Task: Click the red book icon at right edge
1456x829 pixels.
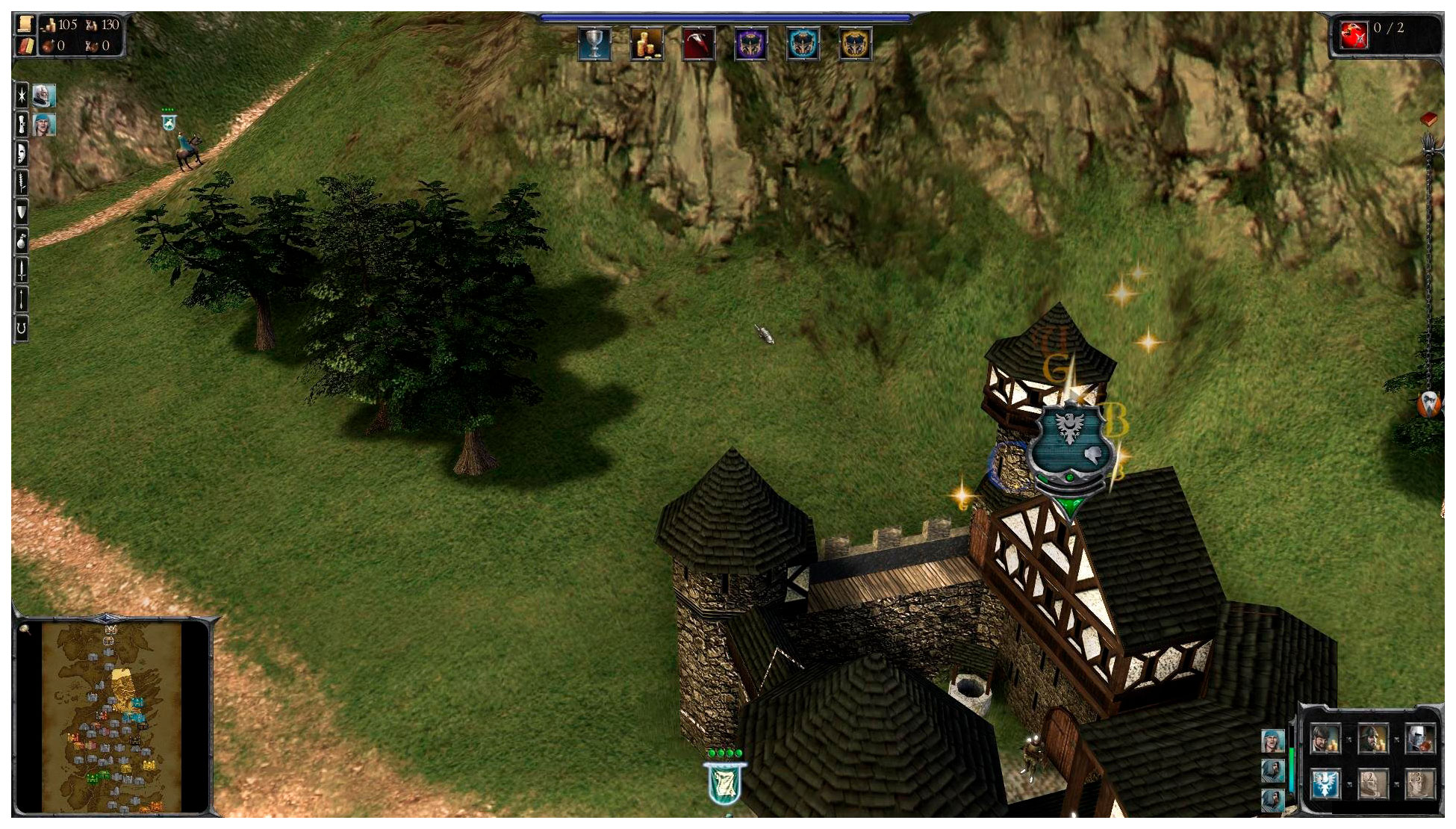Action: point(1428,119)
